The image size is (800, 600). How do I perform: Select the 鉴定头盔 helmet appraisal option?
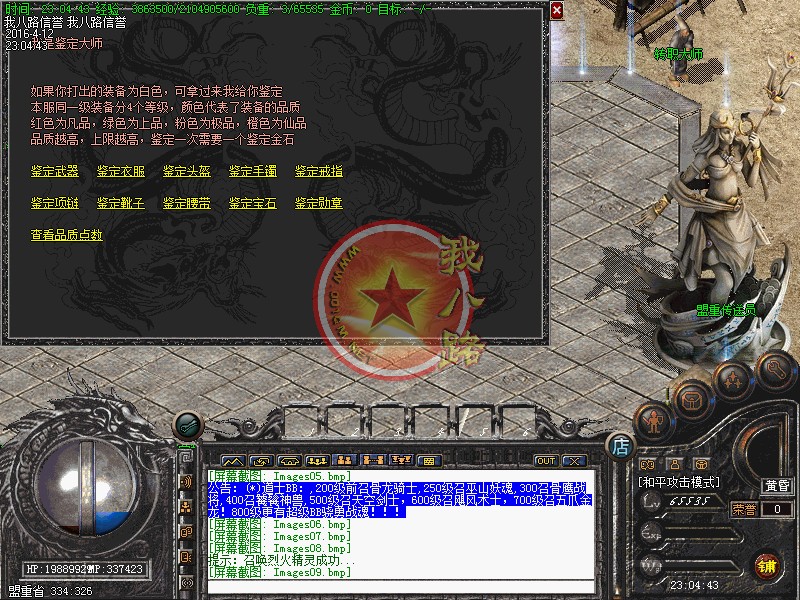point(186,171)
